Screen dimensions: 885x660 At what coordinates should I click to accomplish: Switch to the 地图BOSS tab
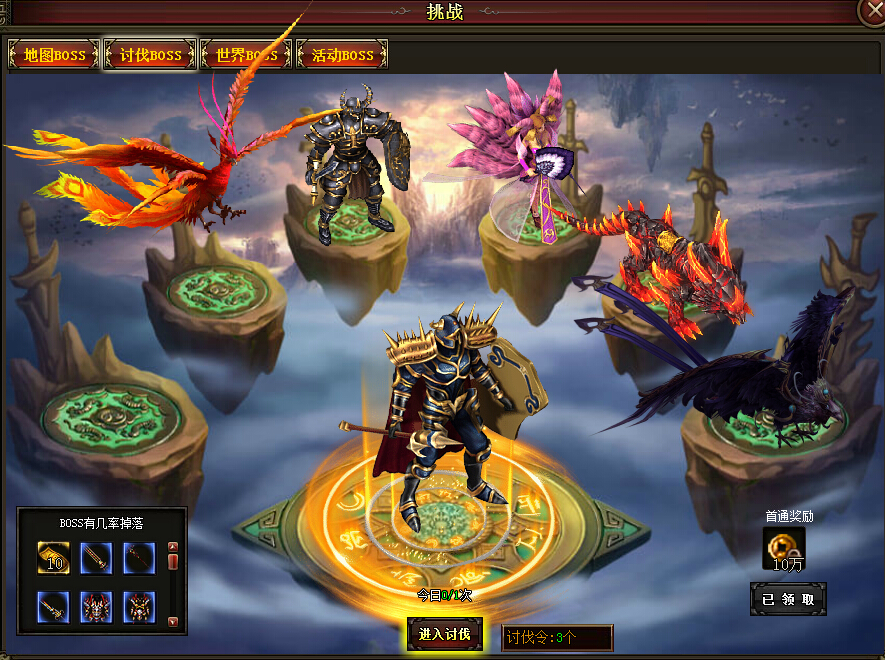[x=54, y=55]
